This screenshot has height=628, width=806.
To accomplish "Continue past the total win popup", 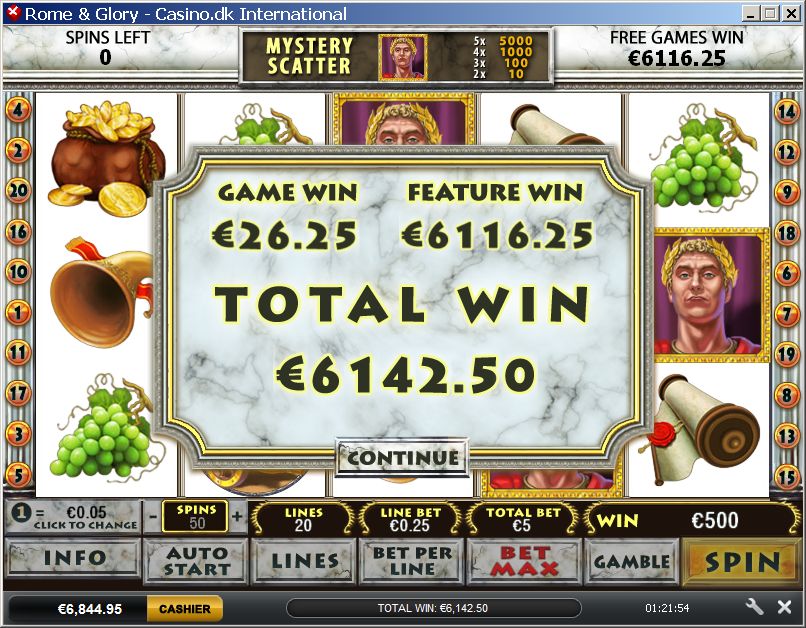I will 402,458.
